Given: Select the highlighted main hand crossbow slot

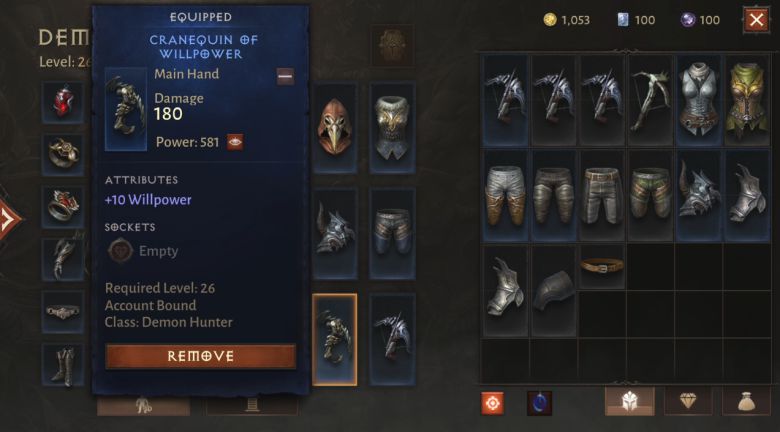Looking at the screenshot, I should pyautogui.click(x=335, y=339).
